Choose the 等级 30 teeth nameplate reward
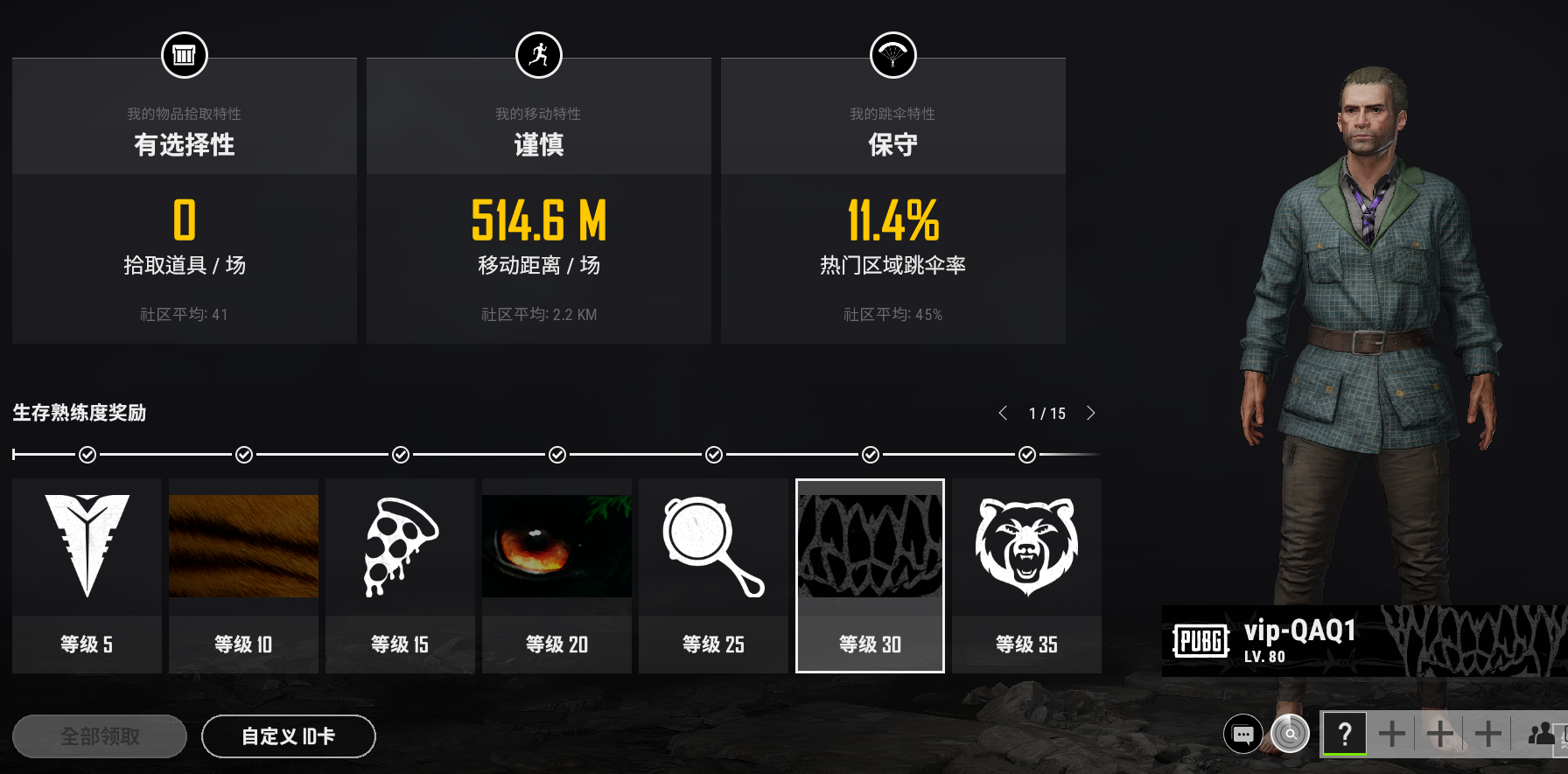Image resolution: width=1568 pixels, height=774 pixels. pyautogui.click(x=870, y=575)
